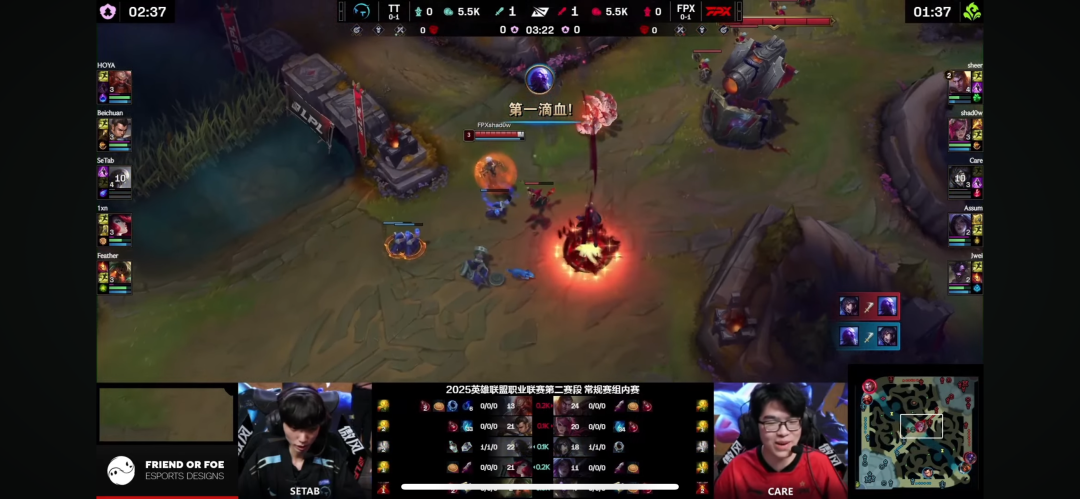Select Beichuan's champion portrait

(x=120, y=130)
